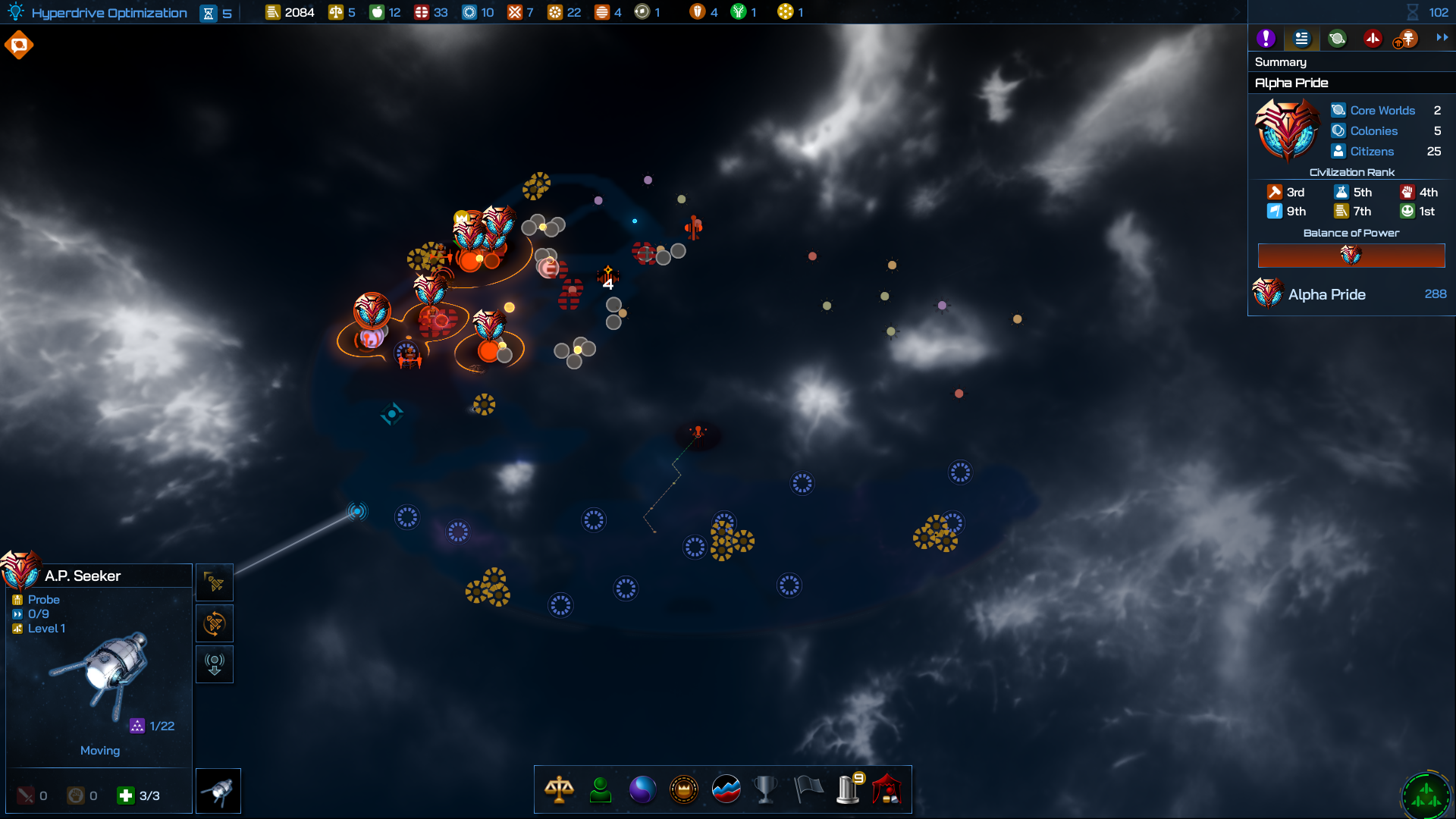This screenshot has height=819, width=1456.
Task: Switch to the orange starbase tab
Action: (1407, 39)
